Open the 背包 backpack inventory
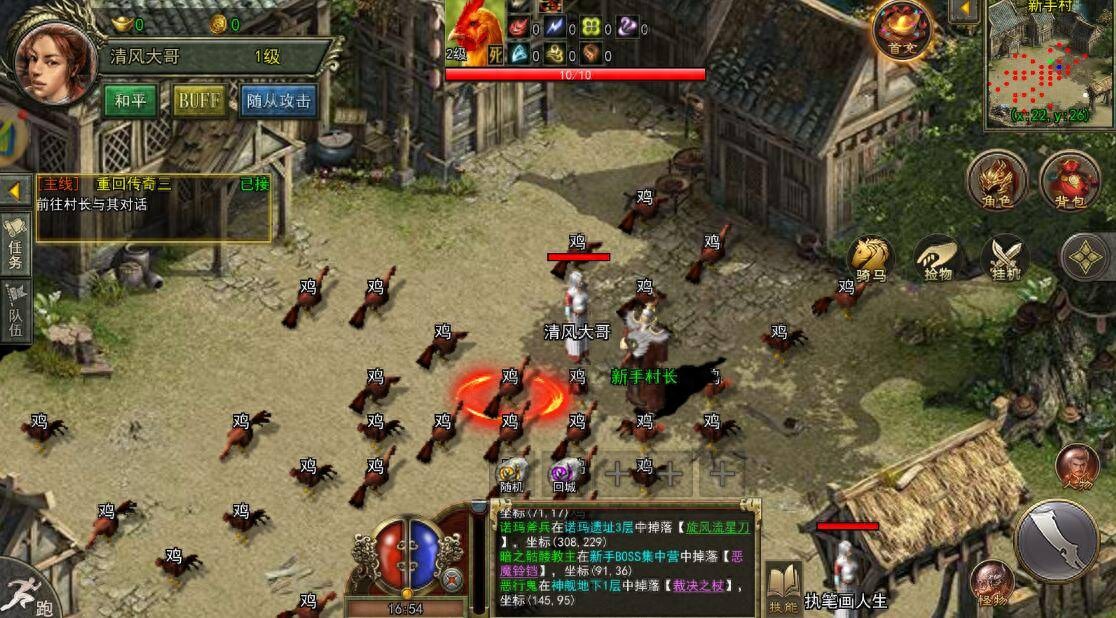1116x618 pixels. pos(1069,182)
